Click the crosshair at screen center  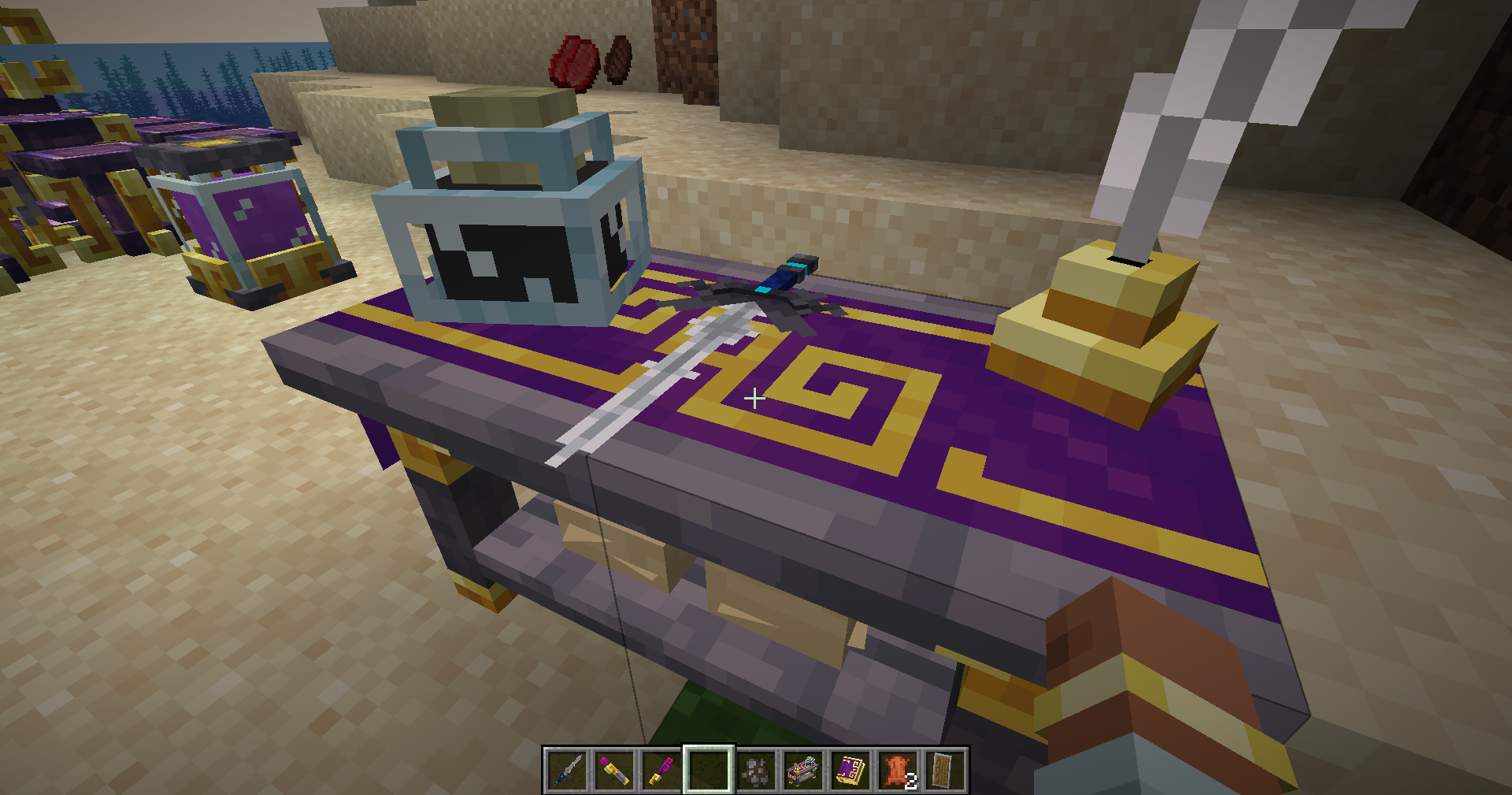point(754,398)
